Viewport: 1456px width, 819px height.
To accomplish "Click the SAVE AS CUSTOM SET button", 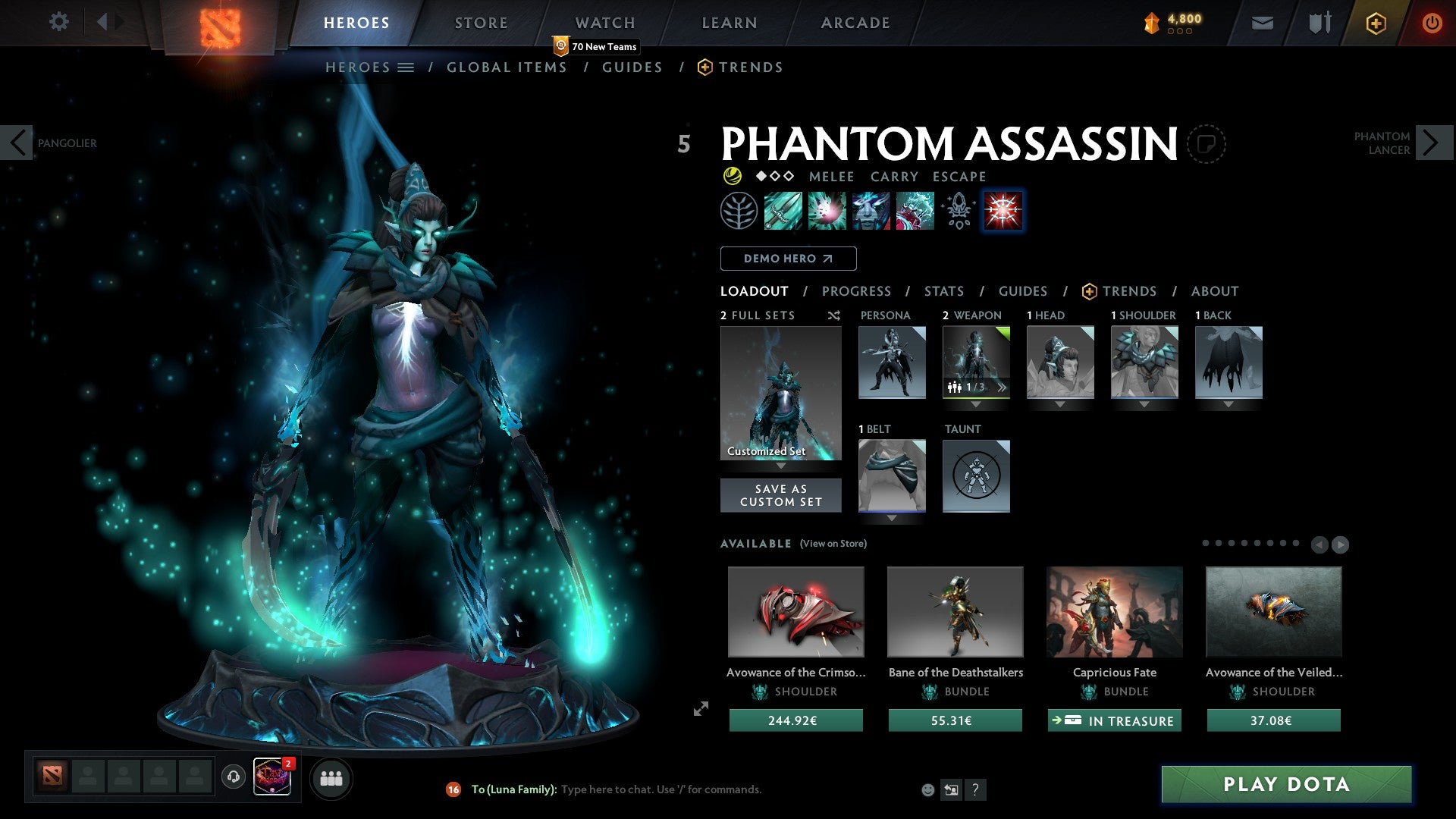I will tap(780, 495).
